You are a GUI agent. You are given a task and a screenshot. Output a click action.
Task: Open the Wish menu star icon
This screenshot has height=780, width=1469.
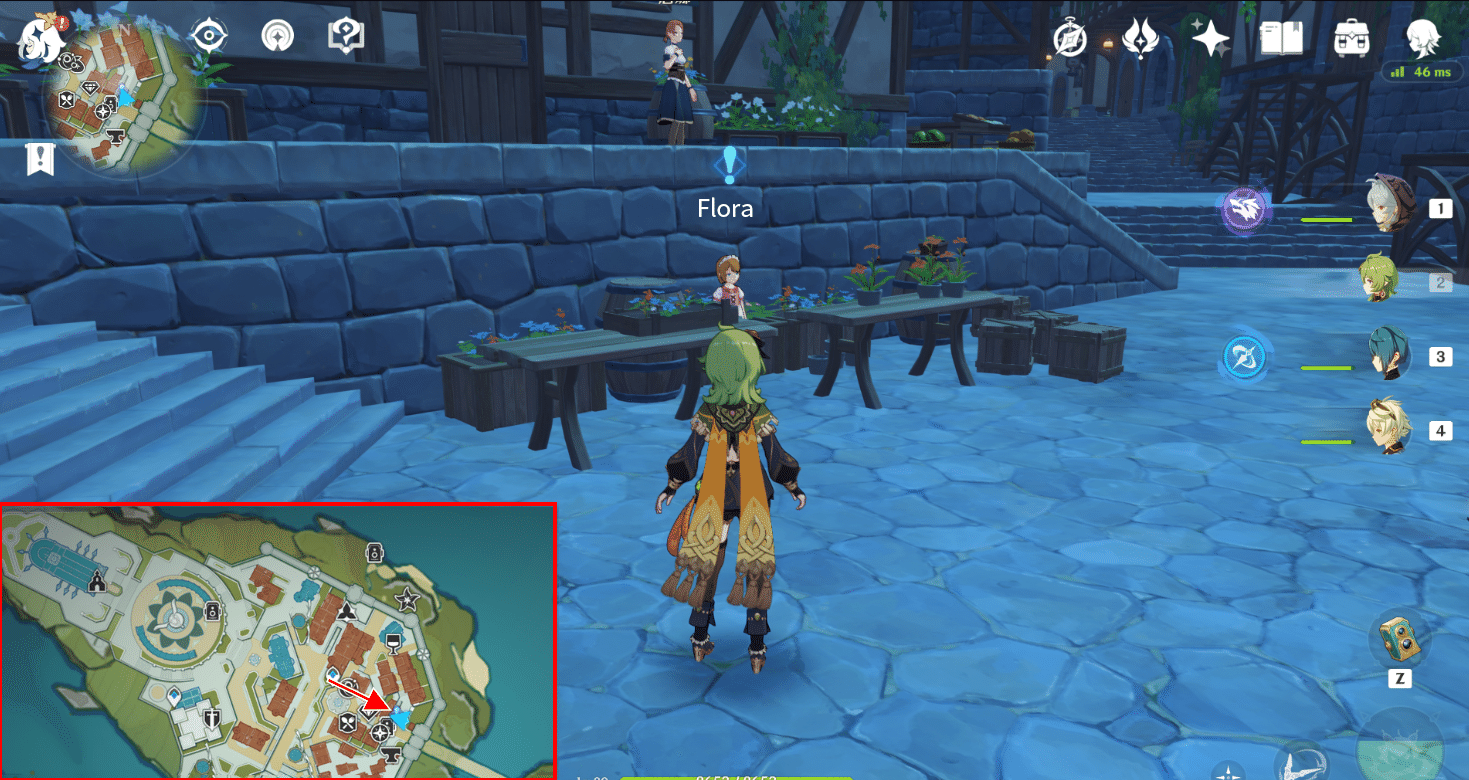1211,38
